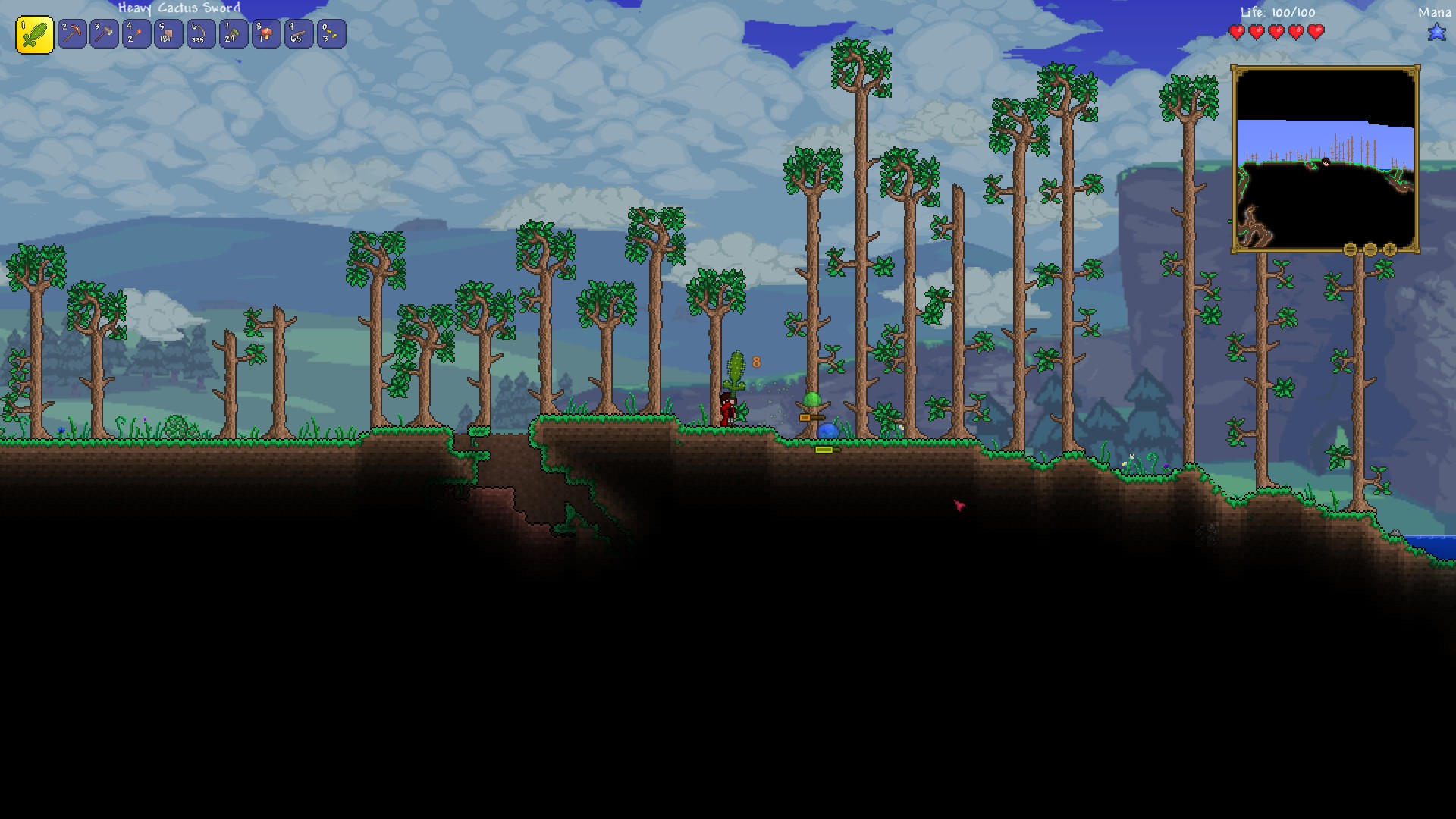Equip the torch from hotbar slot 4

(136, 34)
